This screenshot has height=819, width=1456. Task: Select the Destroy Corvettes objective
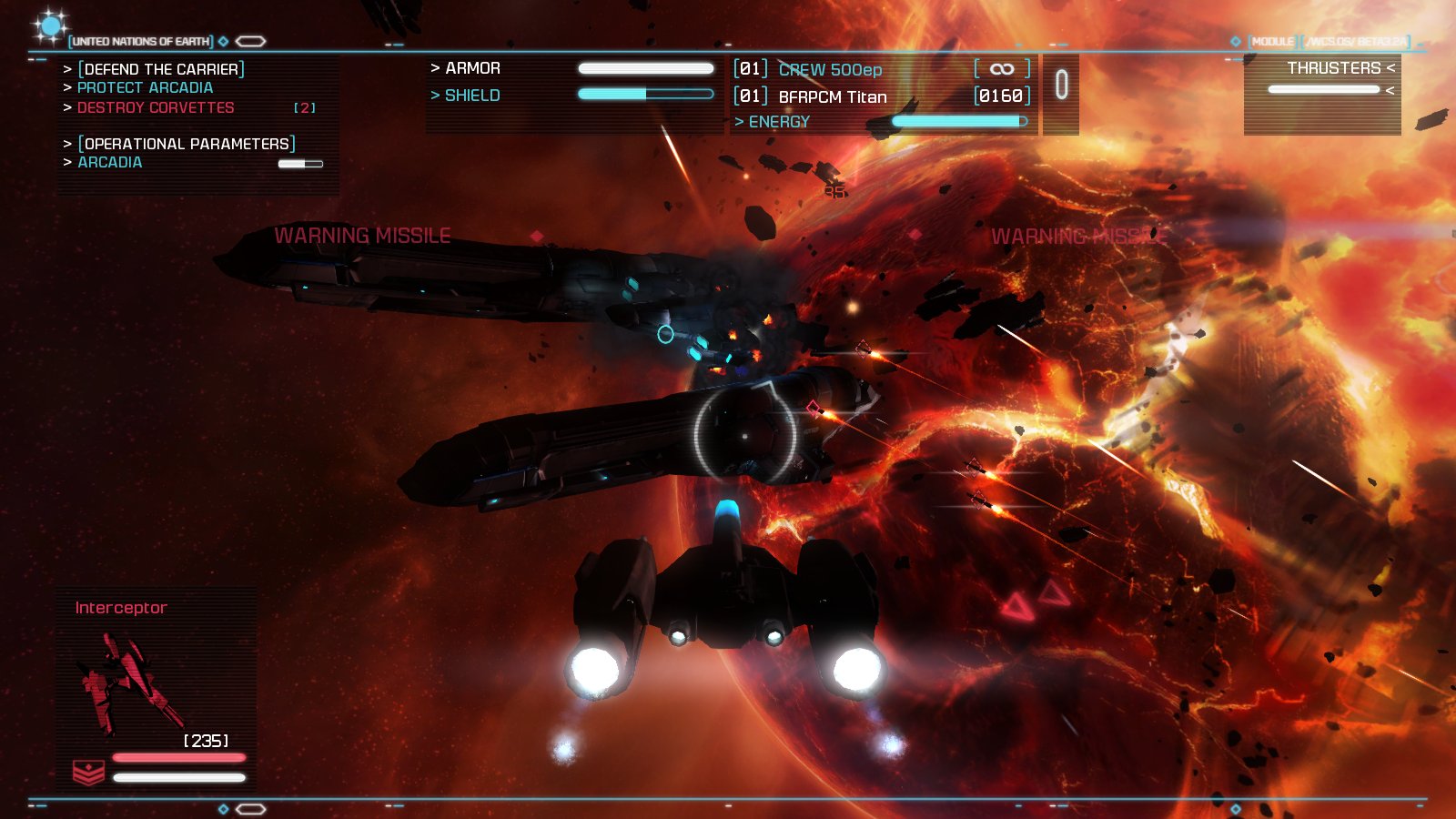coord(156,108)
